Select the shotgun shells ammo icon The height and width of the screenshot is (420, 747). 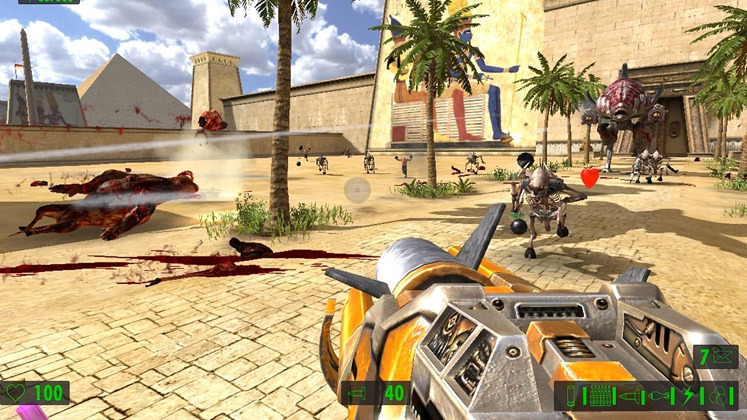573,395
